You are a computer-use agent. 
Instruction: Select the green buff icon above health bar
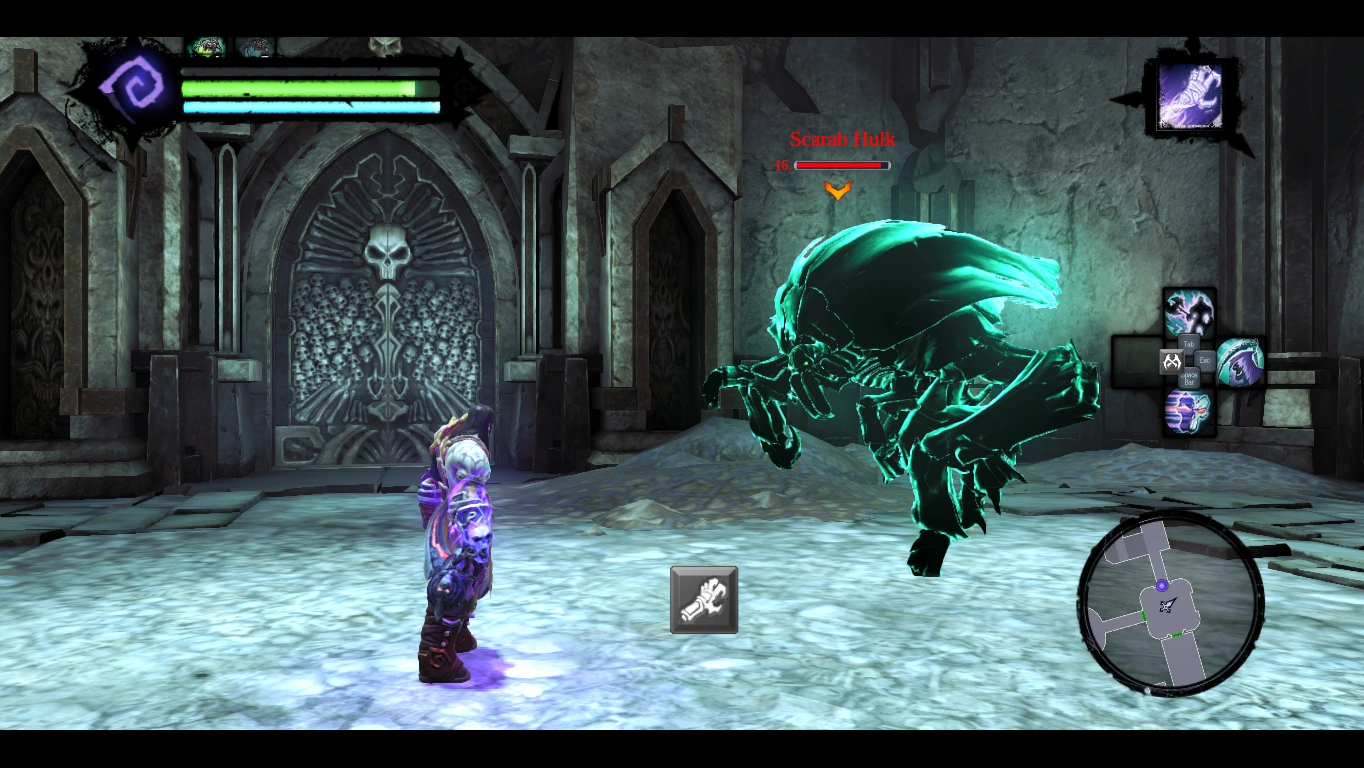click(207, 46)
